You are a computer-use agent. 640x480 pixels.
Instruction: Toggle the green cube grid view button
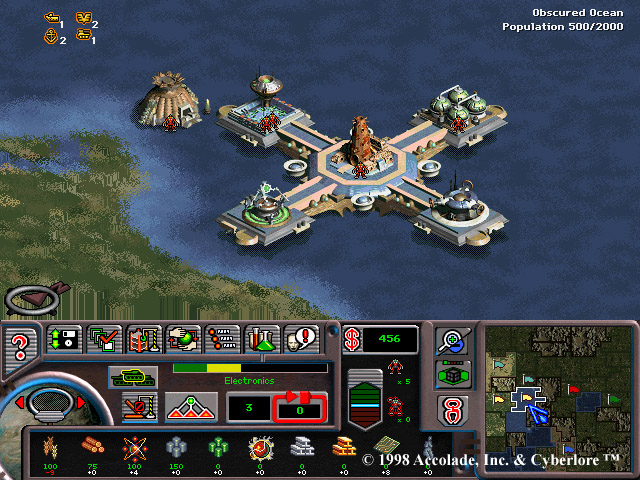[453, 374]
